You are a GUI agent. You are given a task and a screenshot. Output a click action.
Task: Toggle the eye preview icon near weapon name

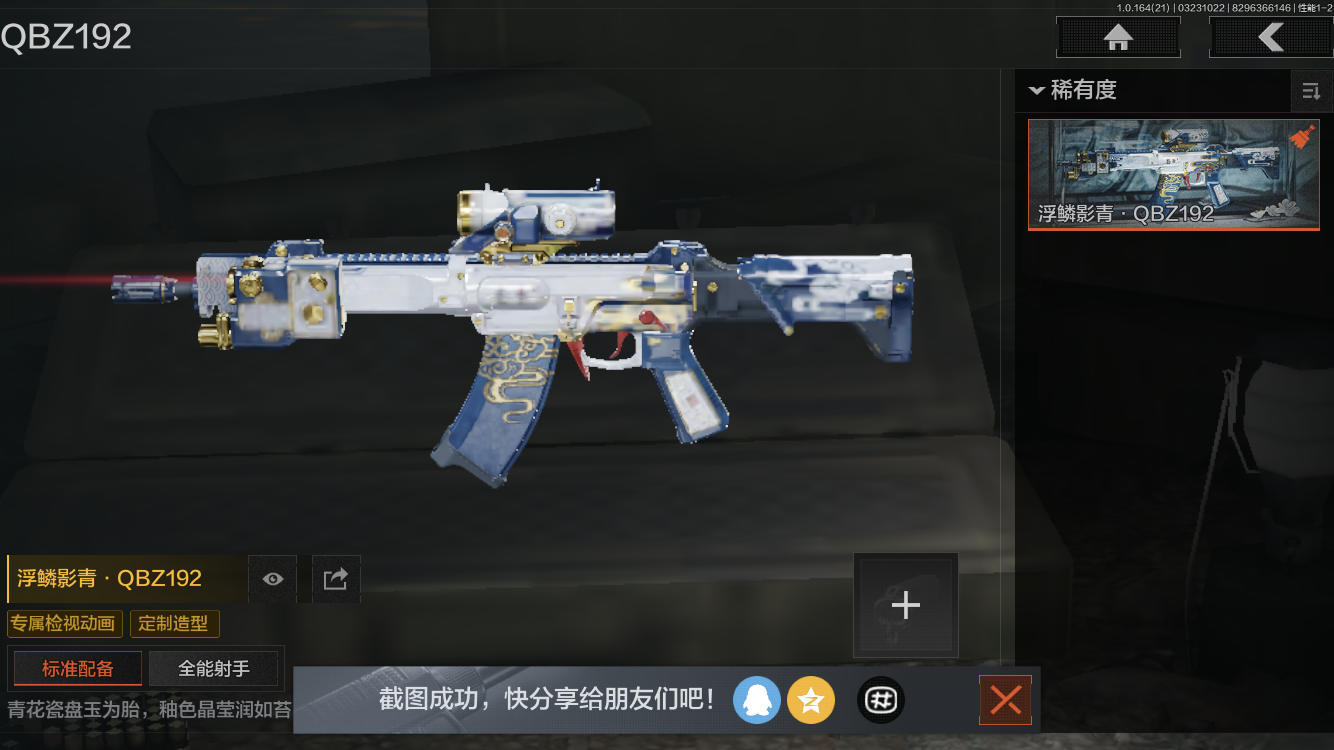tap(272, 578)
